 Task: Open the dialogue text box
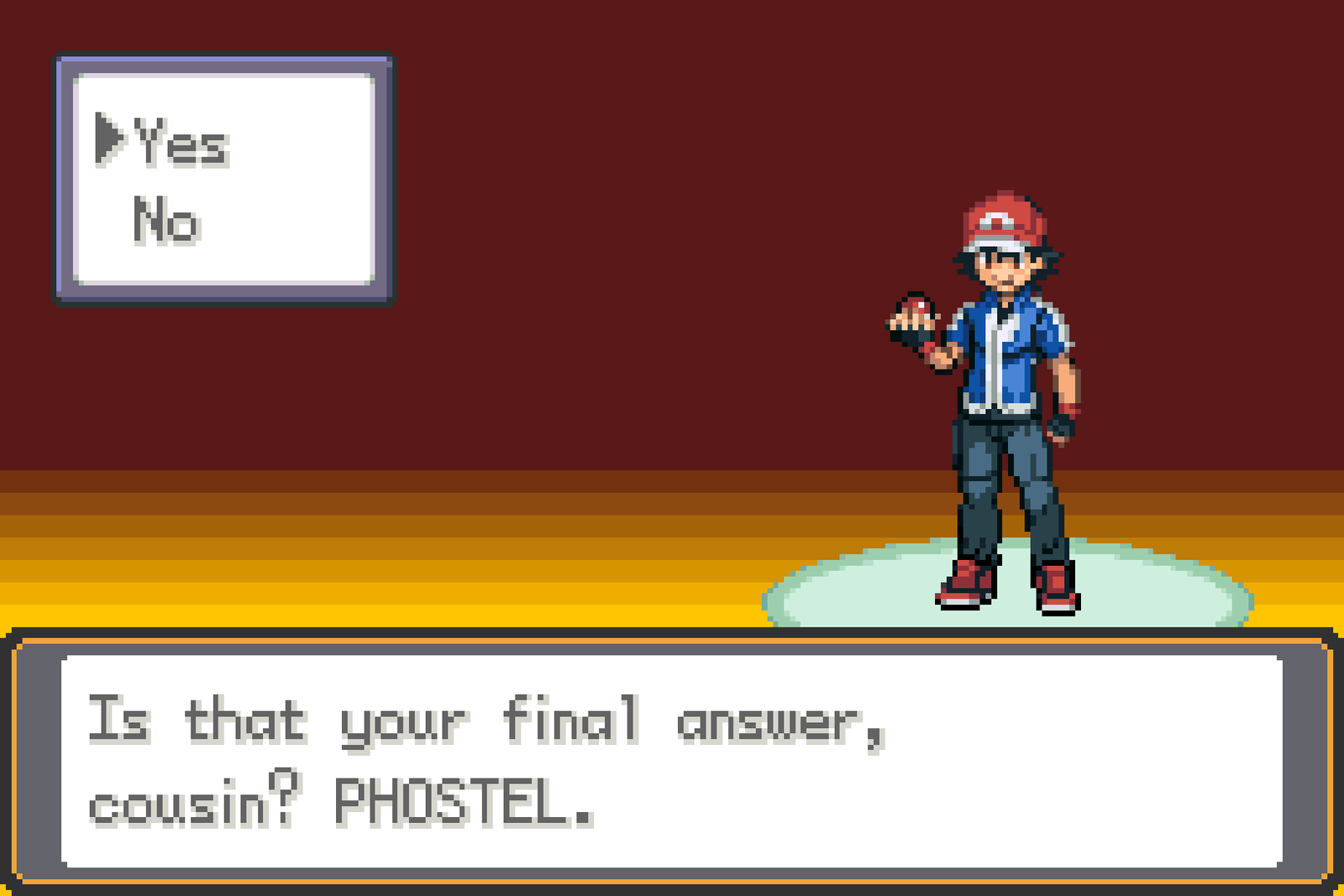pyautogui.click(x=672, y=756)
